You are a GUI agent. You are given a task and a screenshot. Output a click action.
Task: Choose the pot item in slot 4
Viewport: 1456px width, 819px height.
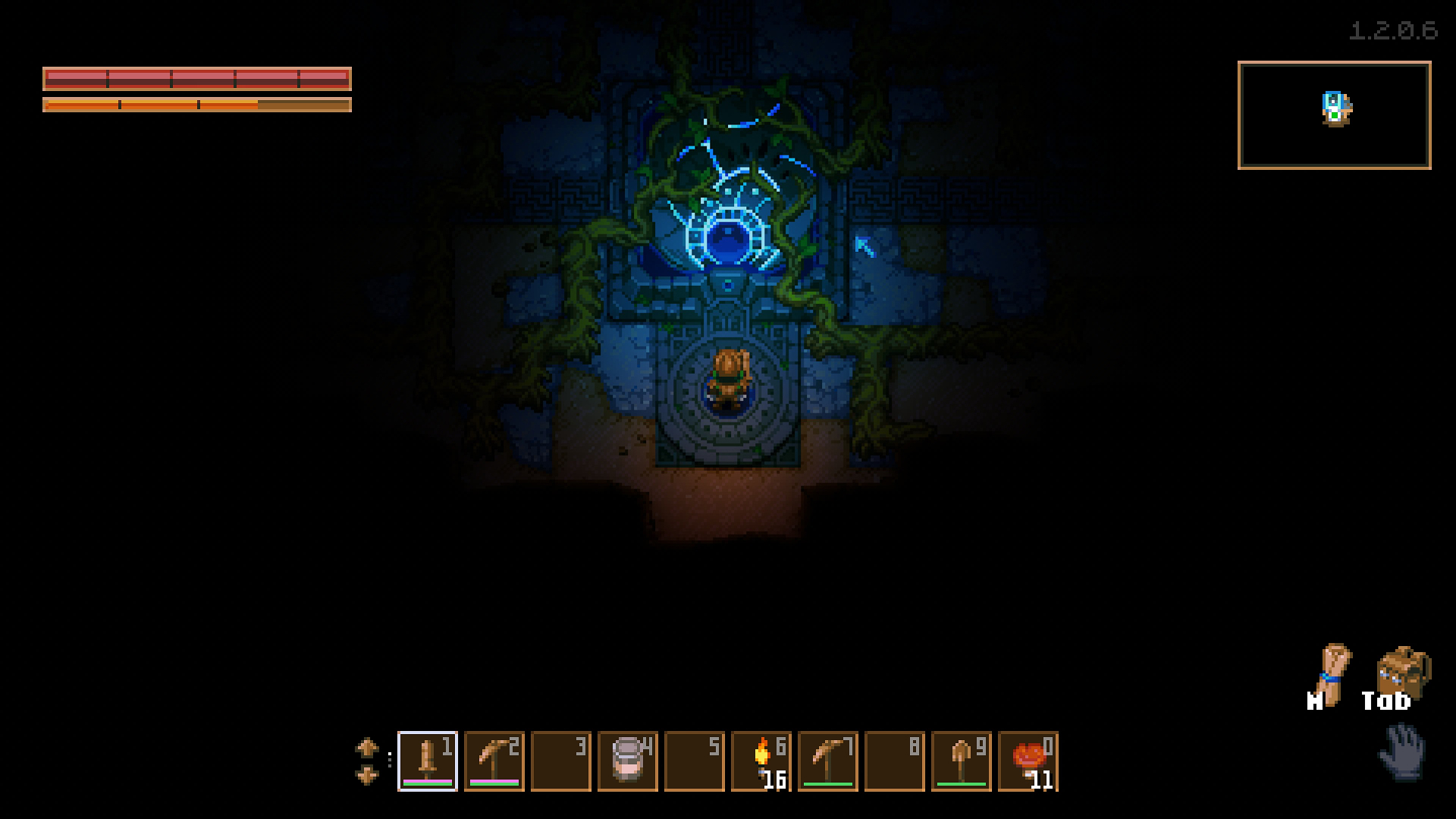click(x=628, y=761)
